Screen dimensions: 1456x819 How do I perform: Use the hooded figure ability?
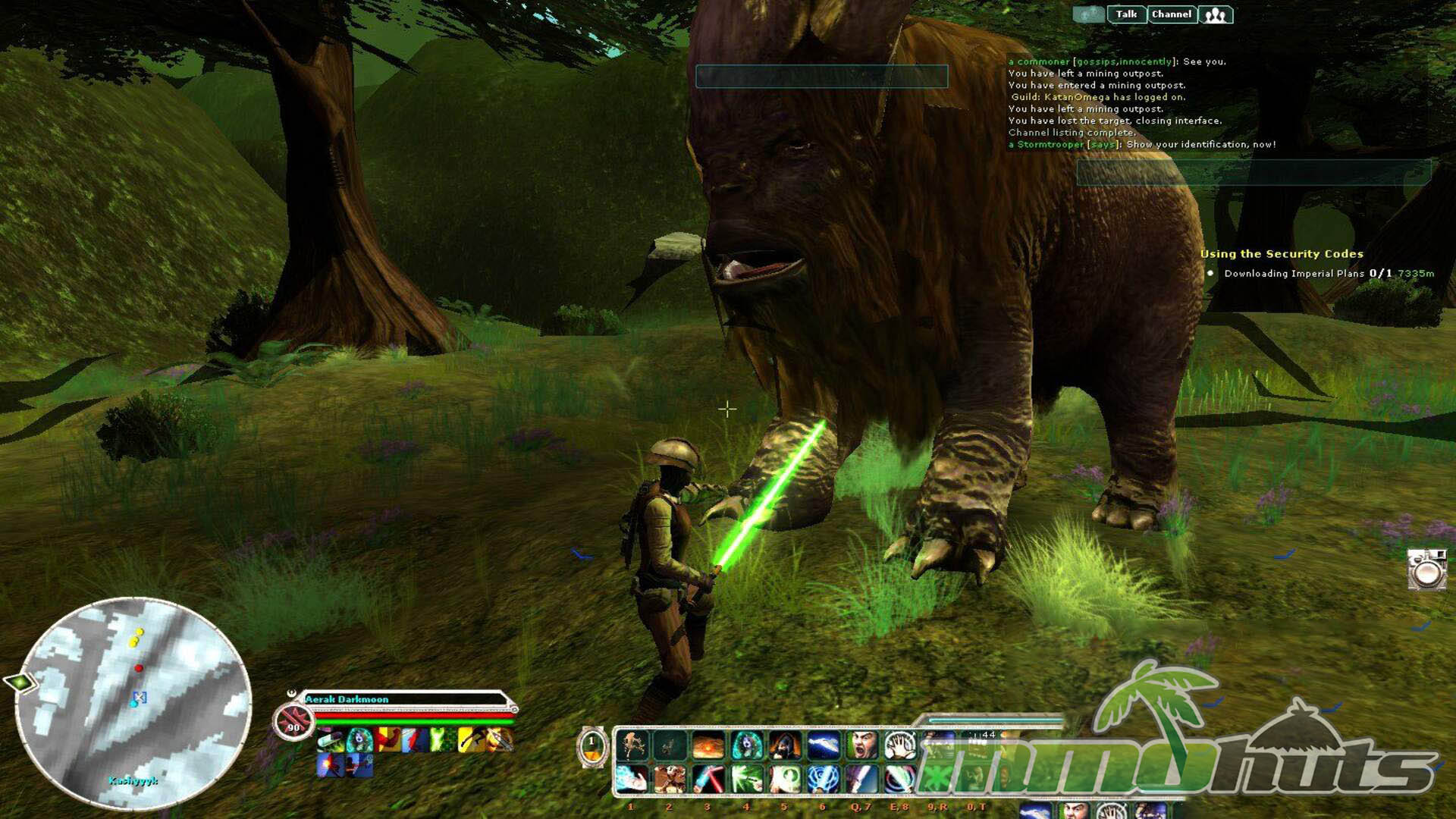785,745
